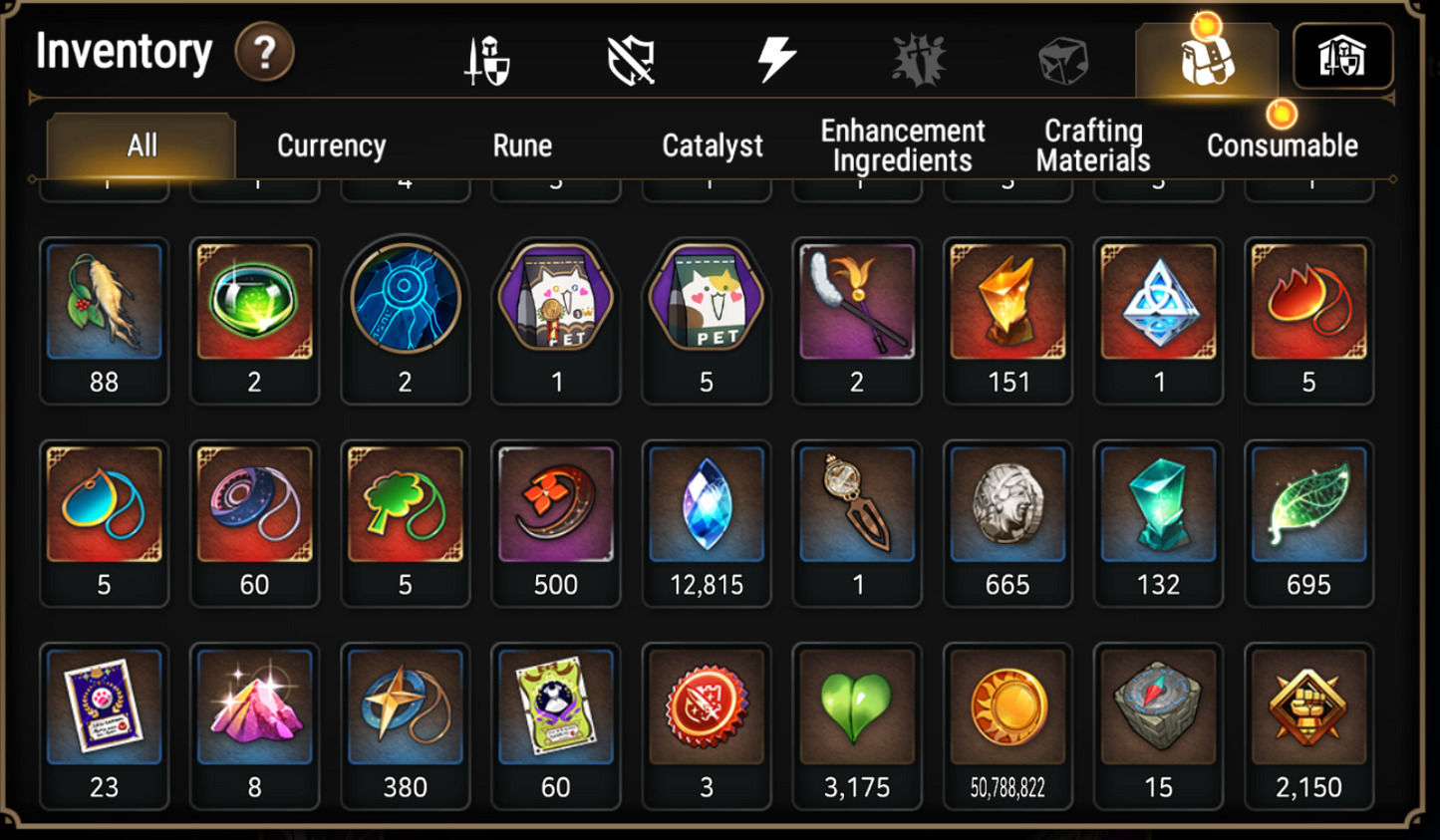The image size is (1440, 840).
Task: Open the Crafting Materials tab
Action: click(x=1092, y=145)
